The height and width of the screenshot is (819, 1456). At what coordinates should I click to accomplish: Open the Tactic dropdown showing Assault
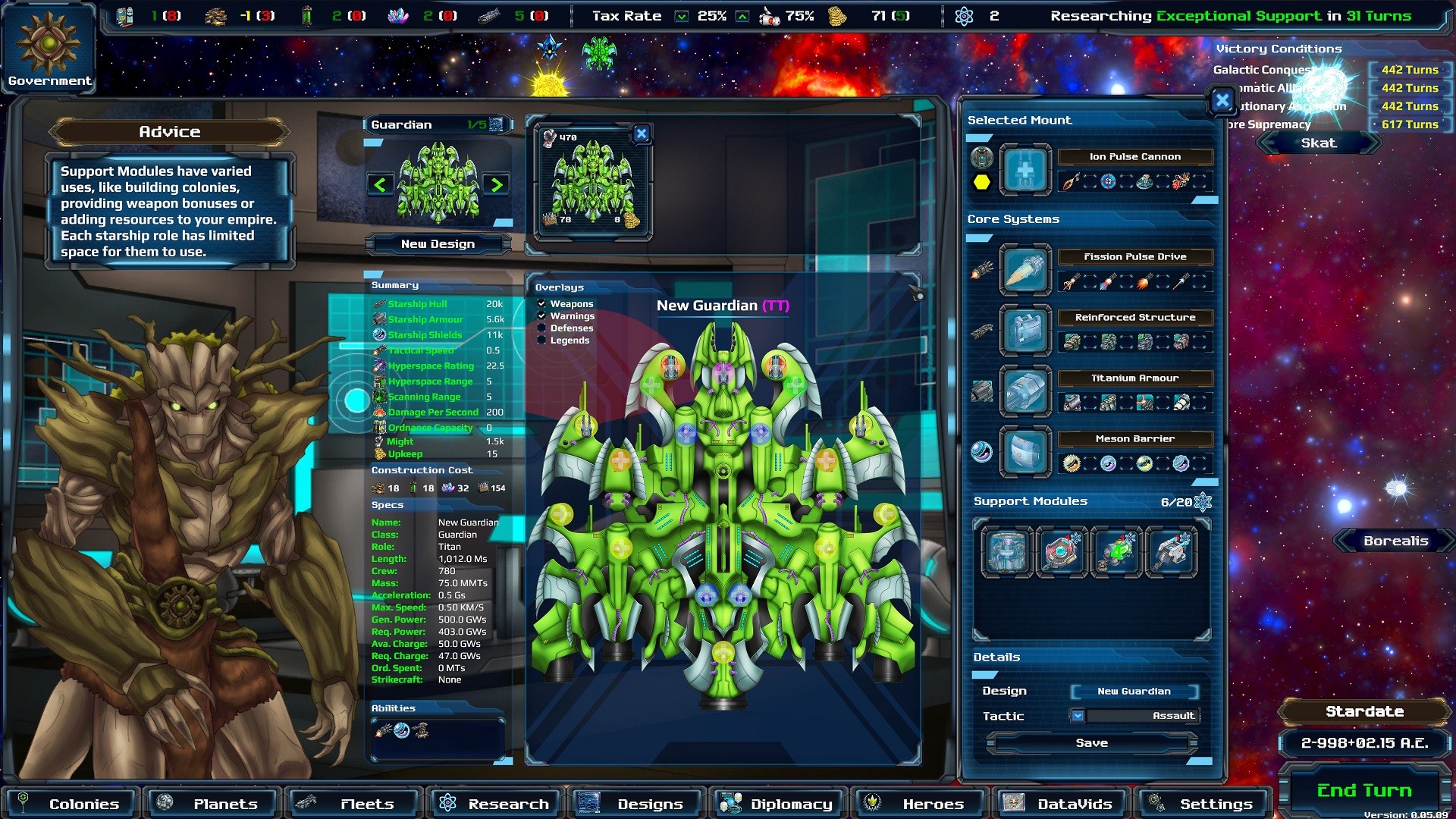[1078, 715]
